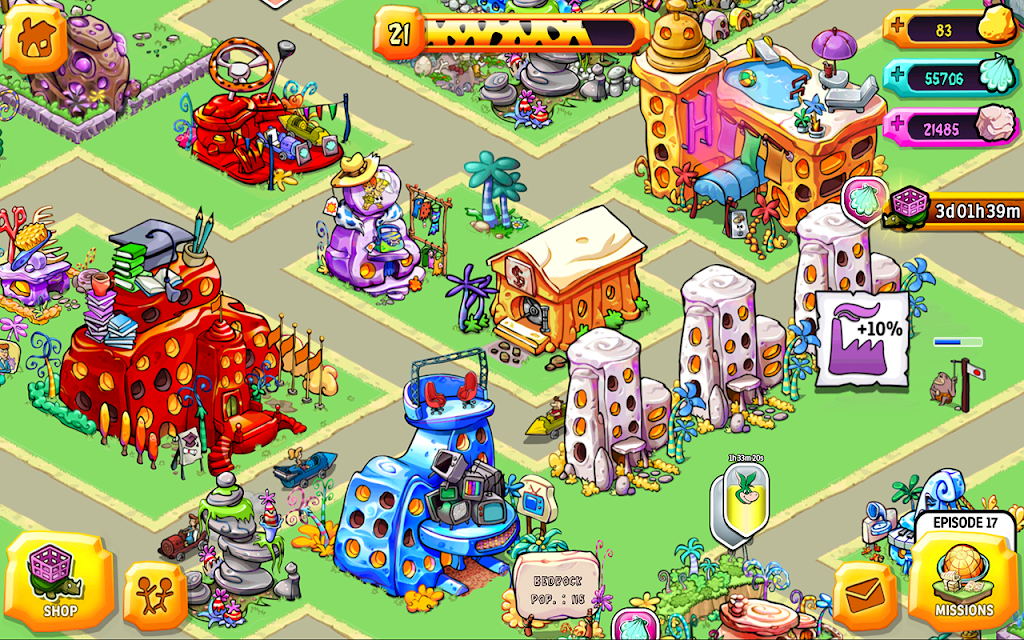Tap the level 21 badge

point(400,35)
